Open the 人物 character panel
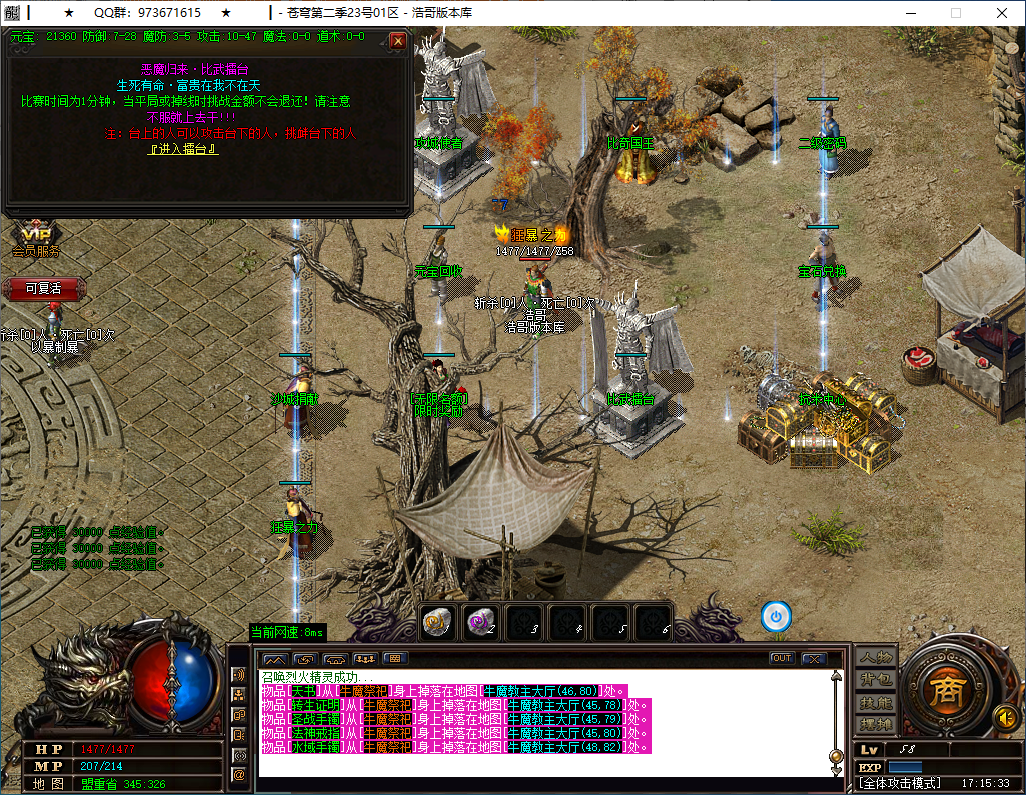The image size is (1026, 795). [x=876, y=658]
